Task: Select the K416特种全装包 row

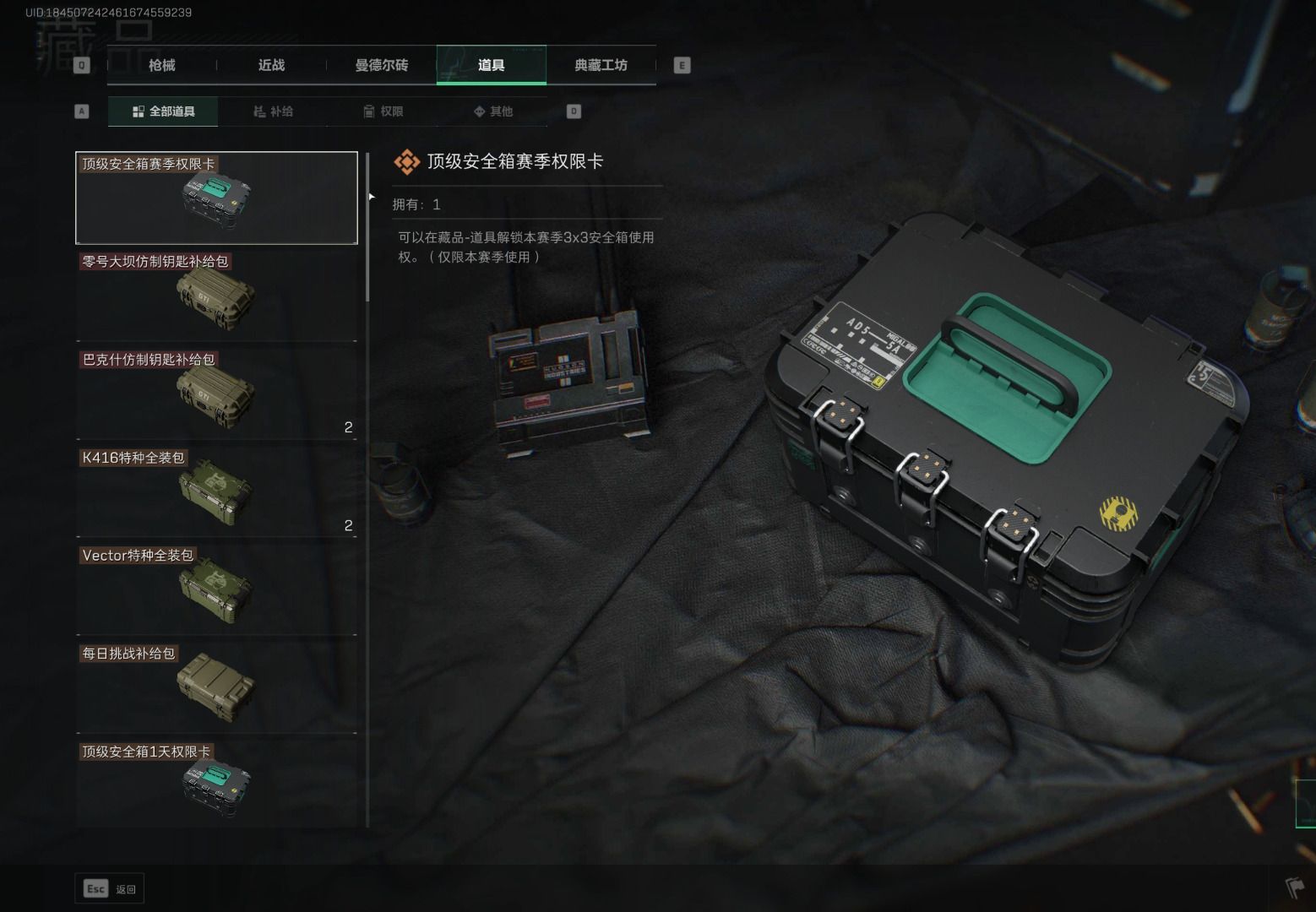Action: click(216, 492)
